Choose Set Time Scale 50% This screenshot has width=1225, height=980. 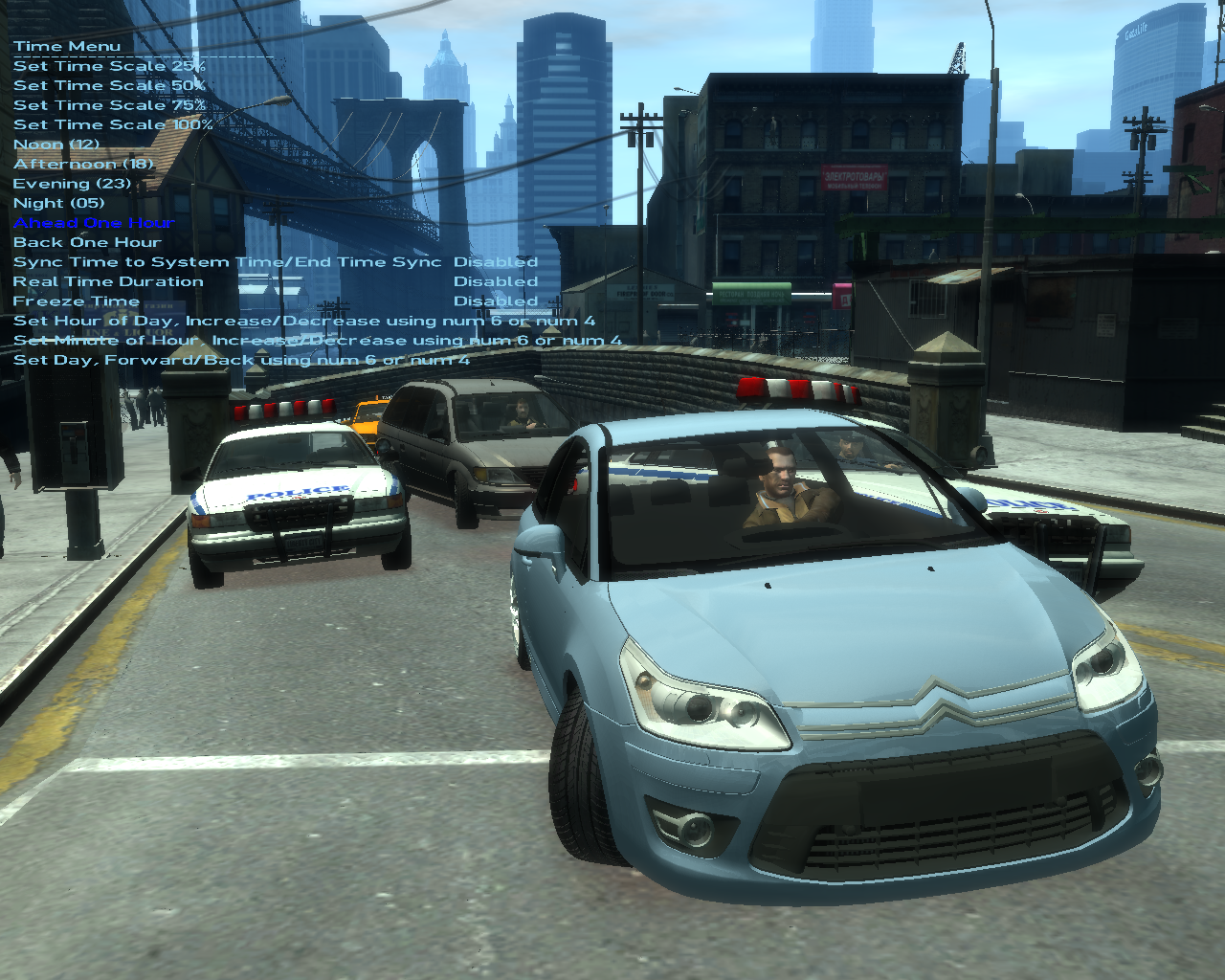(109, 86)
